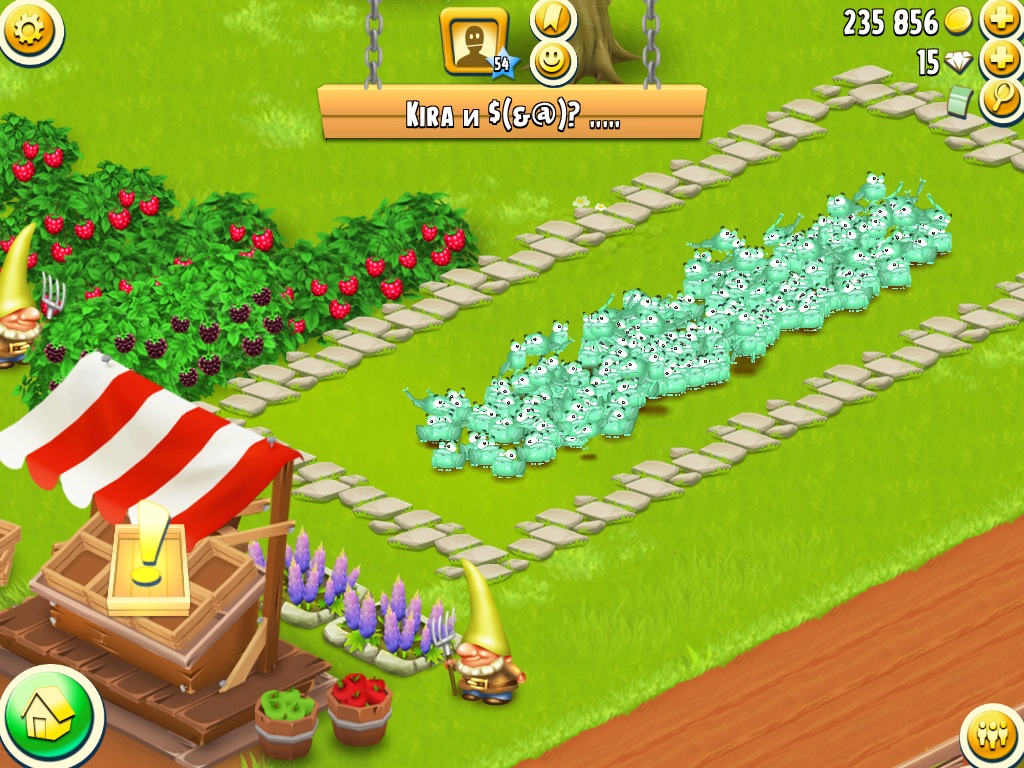Screen dimensions: 1024x768
Task: Open the magnifying glass search button
Action: pos(1000,98)
